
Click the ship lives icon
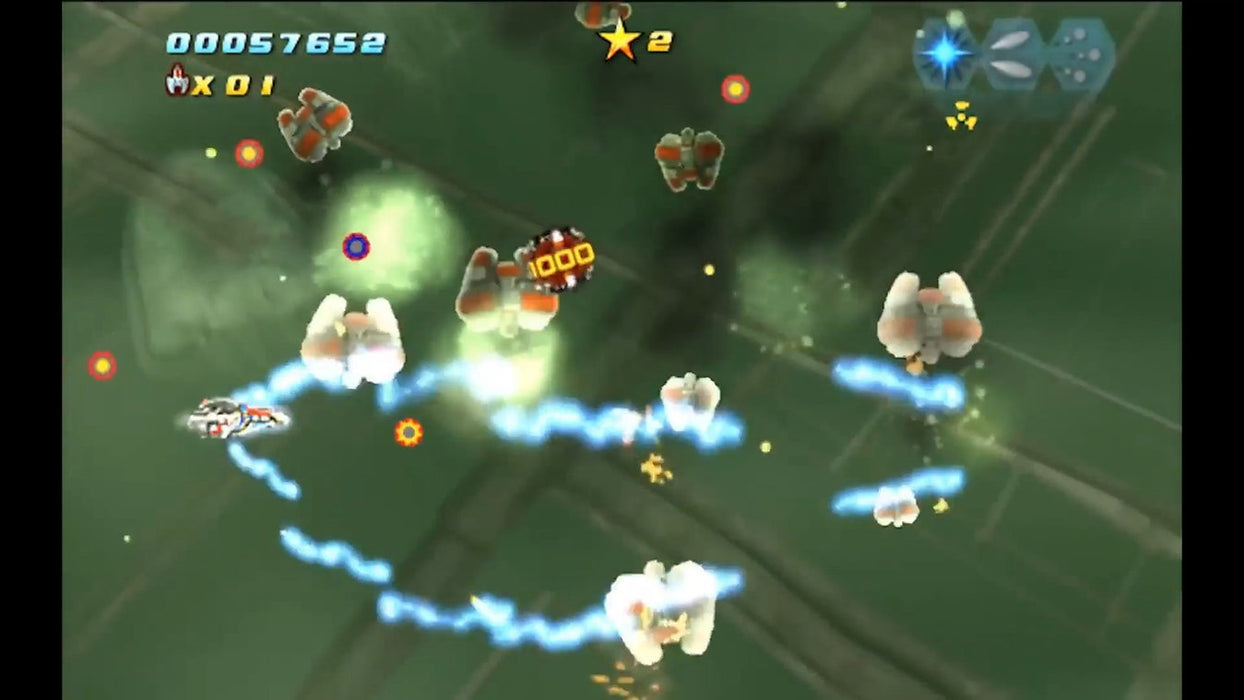click(x=178, y=80)
